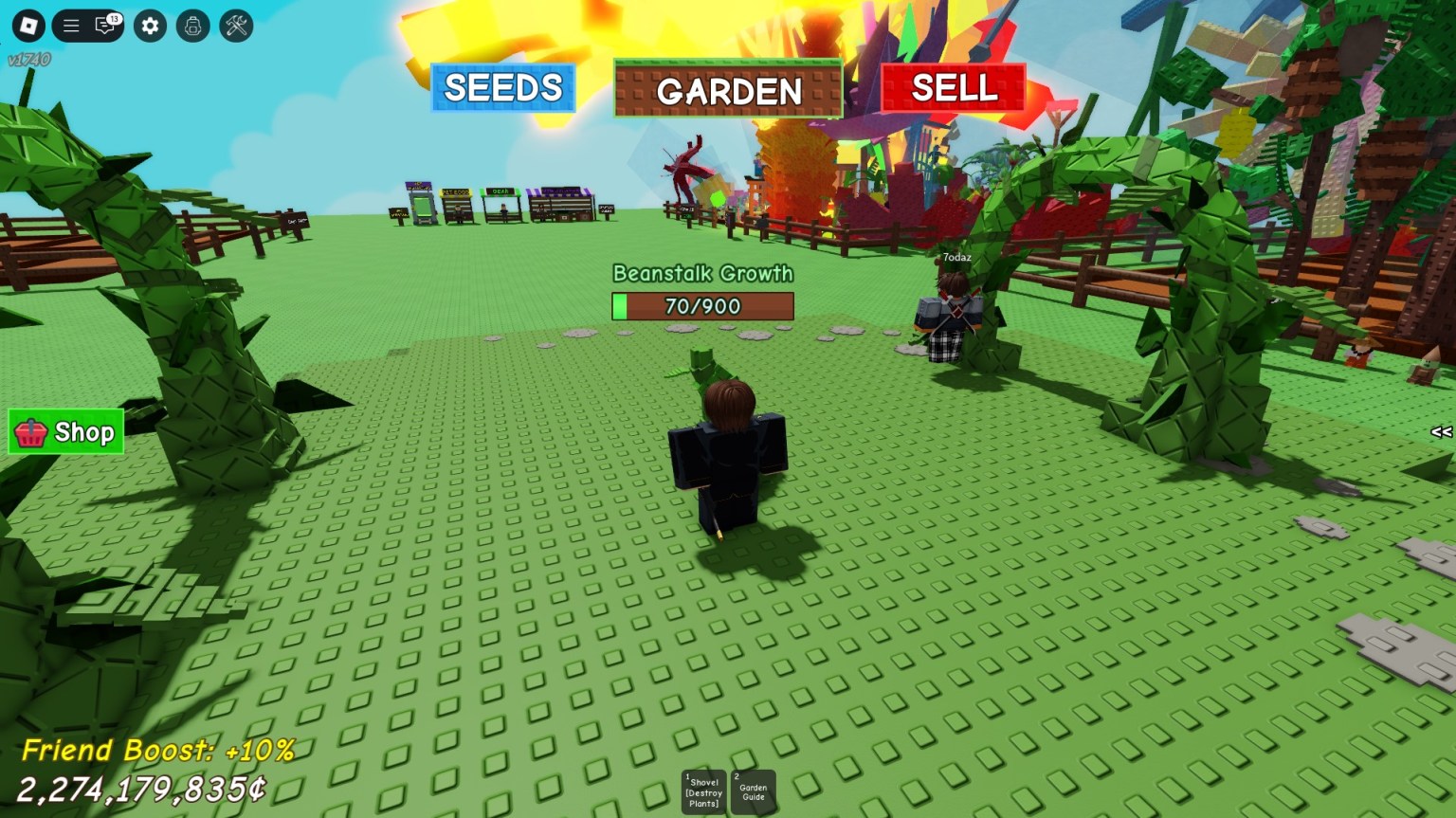Open the Roblox hamburger menu
This screenshot has height=818, width=1456.
click(71, 26)
